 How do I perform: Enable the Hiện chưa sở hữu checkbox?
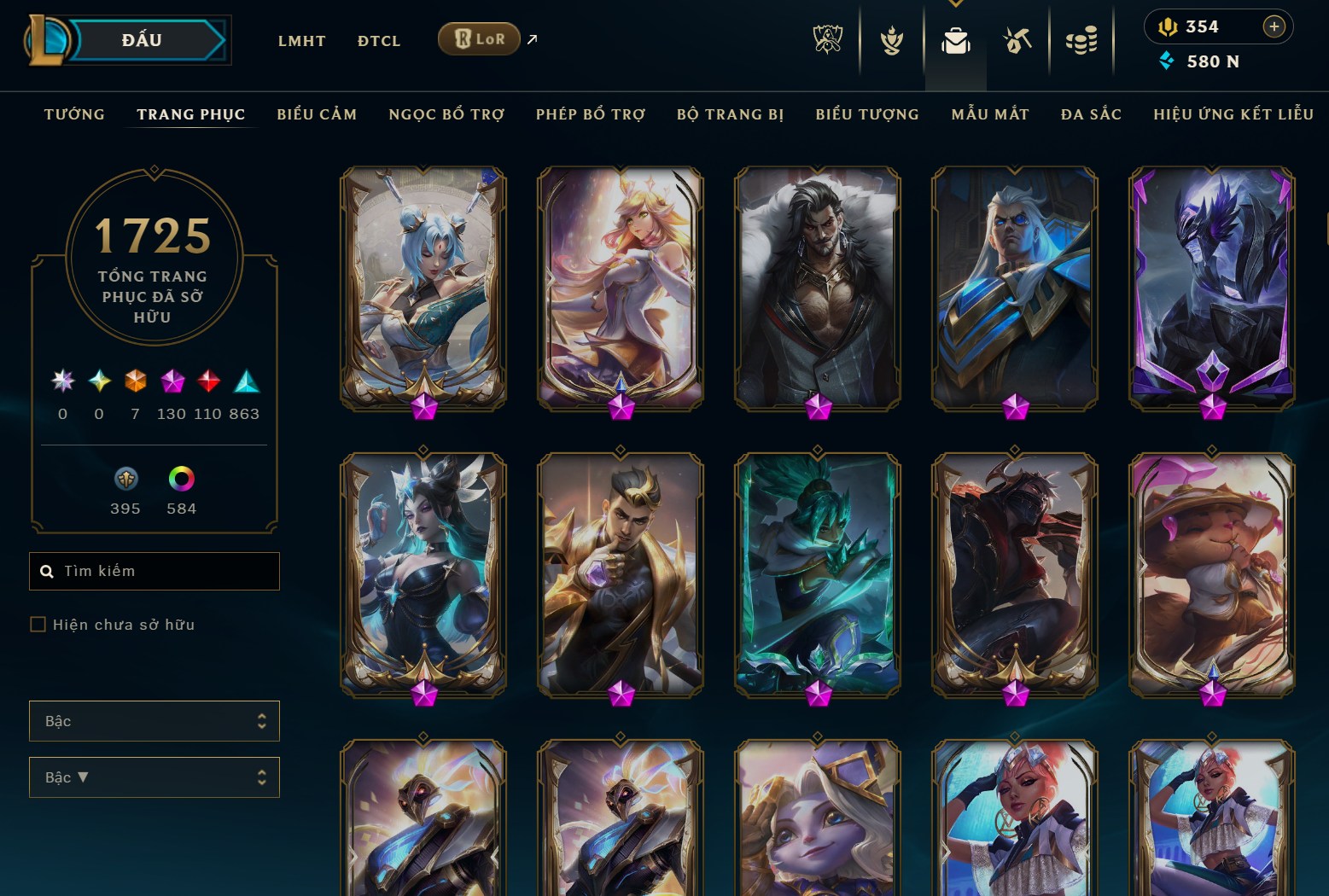(x=38, y=625)
